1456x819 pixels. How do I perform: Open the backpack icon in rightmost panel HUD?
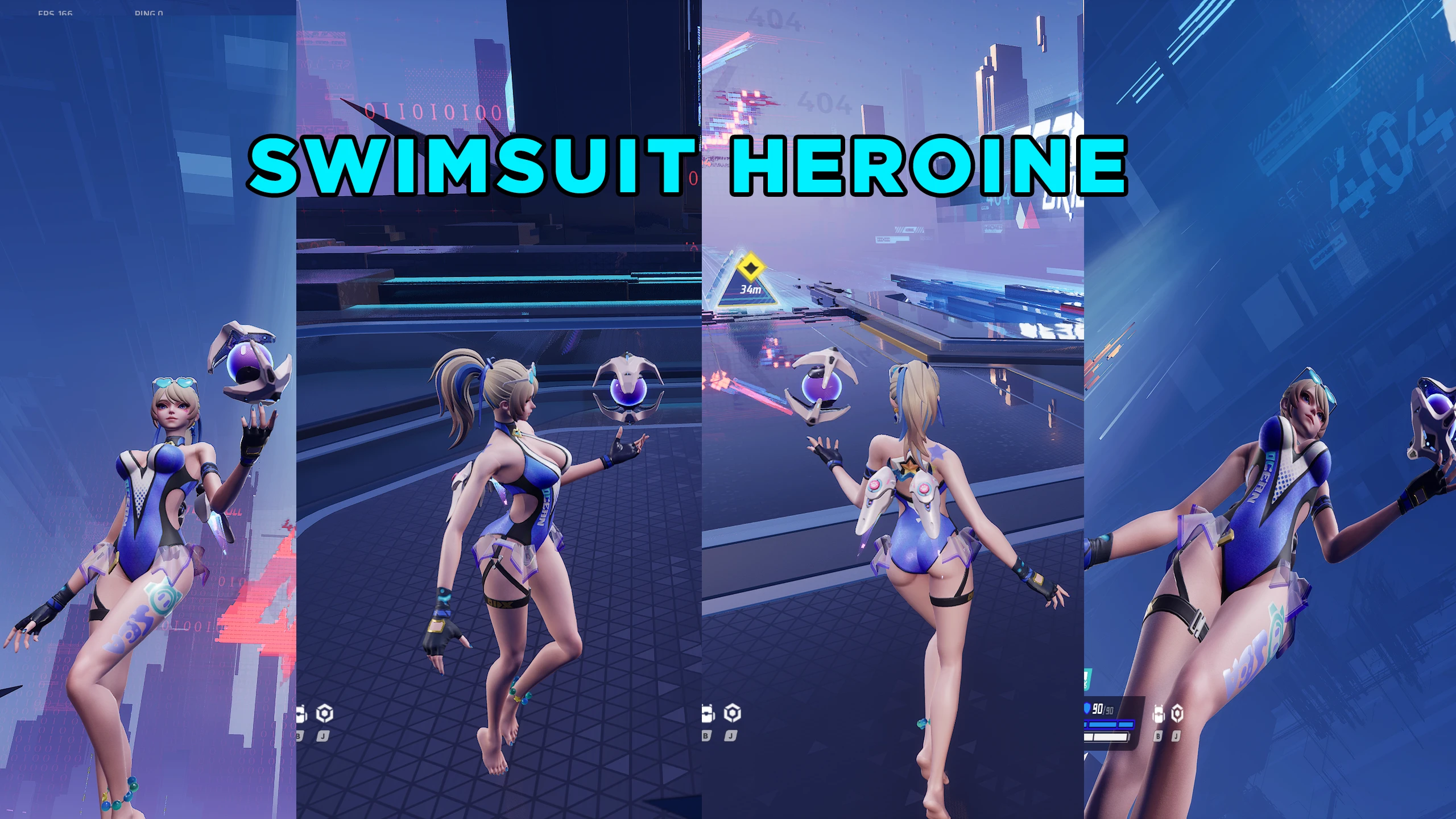coord(1157,713)
